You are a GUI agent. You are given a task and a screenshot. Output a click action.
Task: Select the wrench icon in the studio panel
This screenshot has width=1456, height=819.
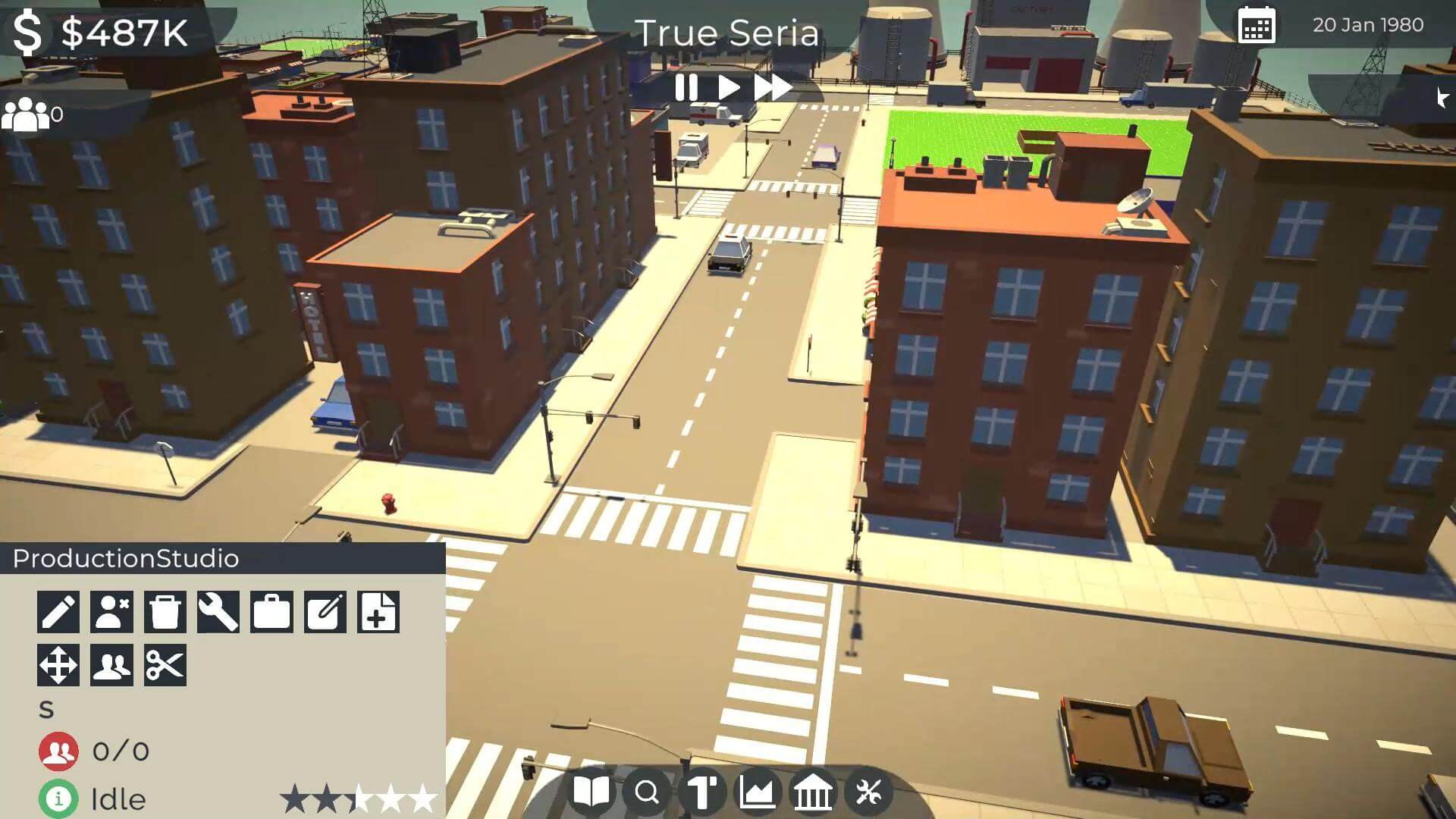pos(218,612)
